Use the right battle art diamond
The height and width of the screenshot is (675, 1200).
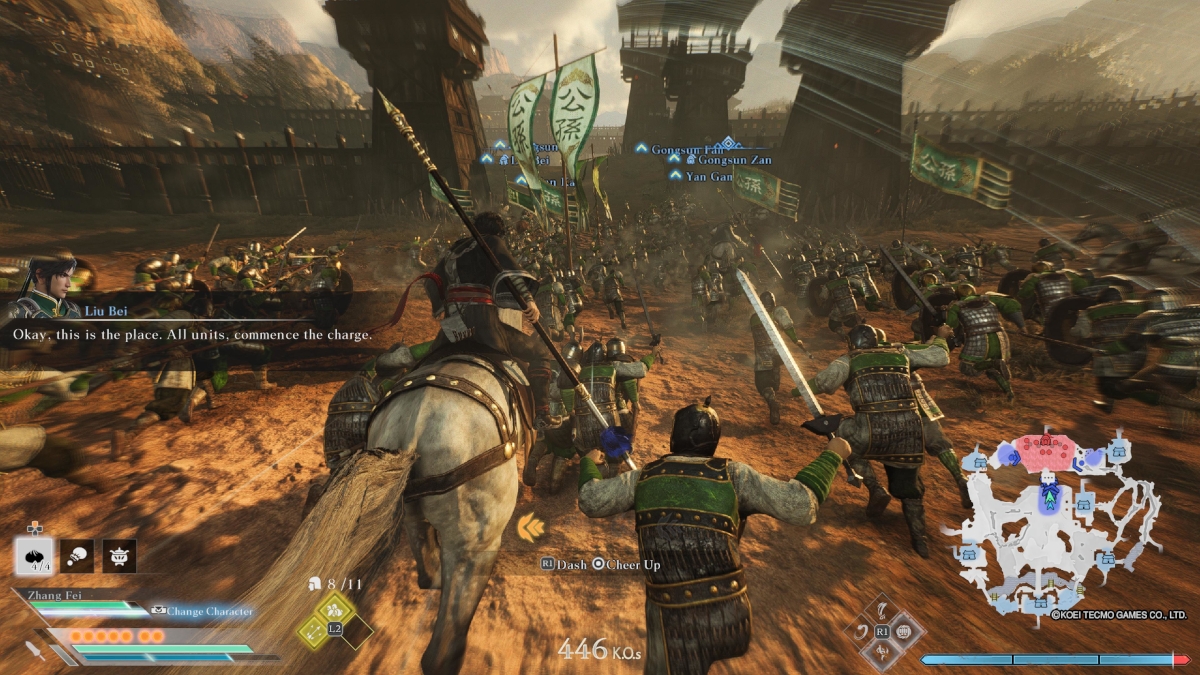point(904,632)
